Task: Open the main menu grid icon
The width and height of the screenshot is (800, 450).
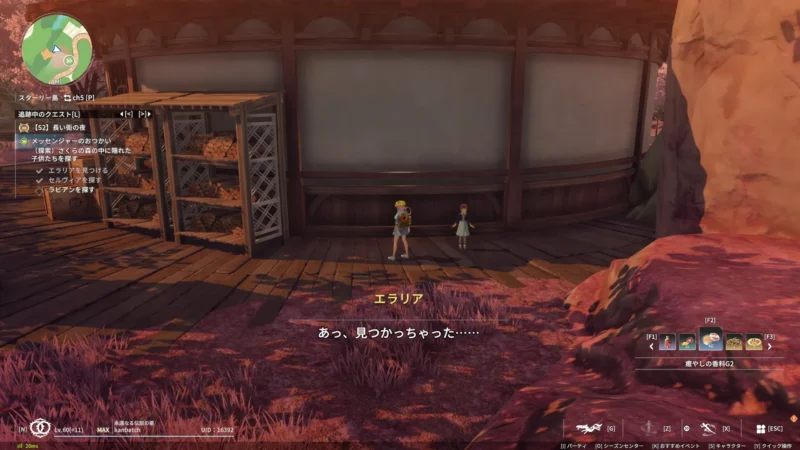Action: 759,427
